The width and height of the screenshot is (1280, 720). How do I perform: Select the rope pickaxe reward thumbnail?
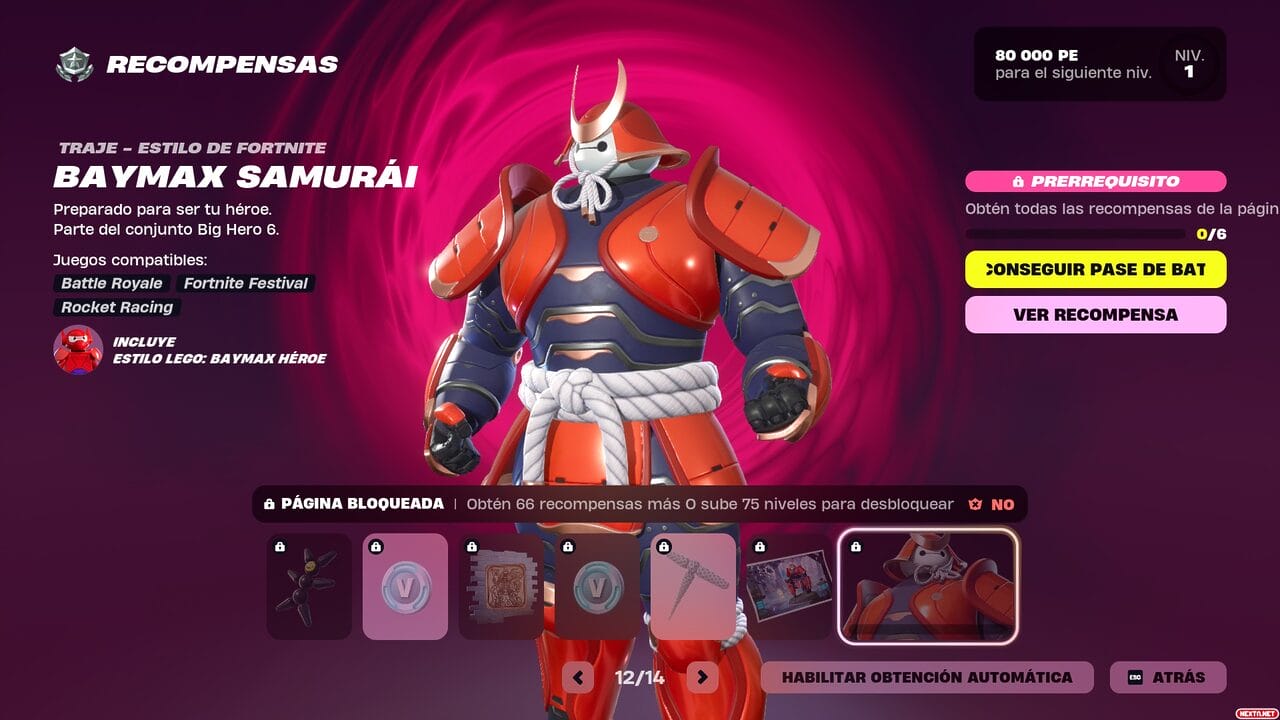pyautogui.click(x=693, y=586)
